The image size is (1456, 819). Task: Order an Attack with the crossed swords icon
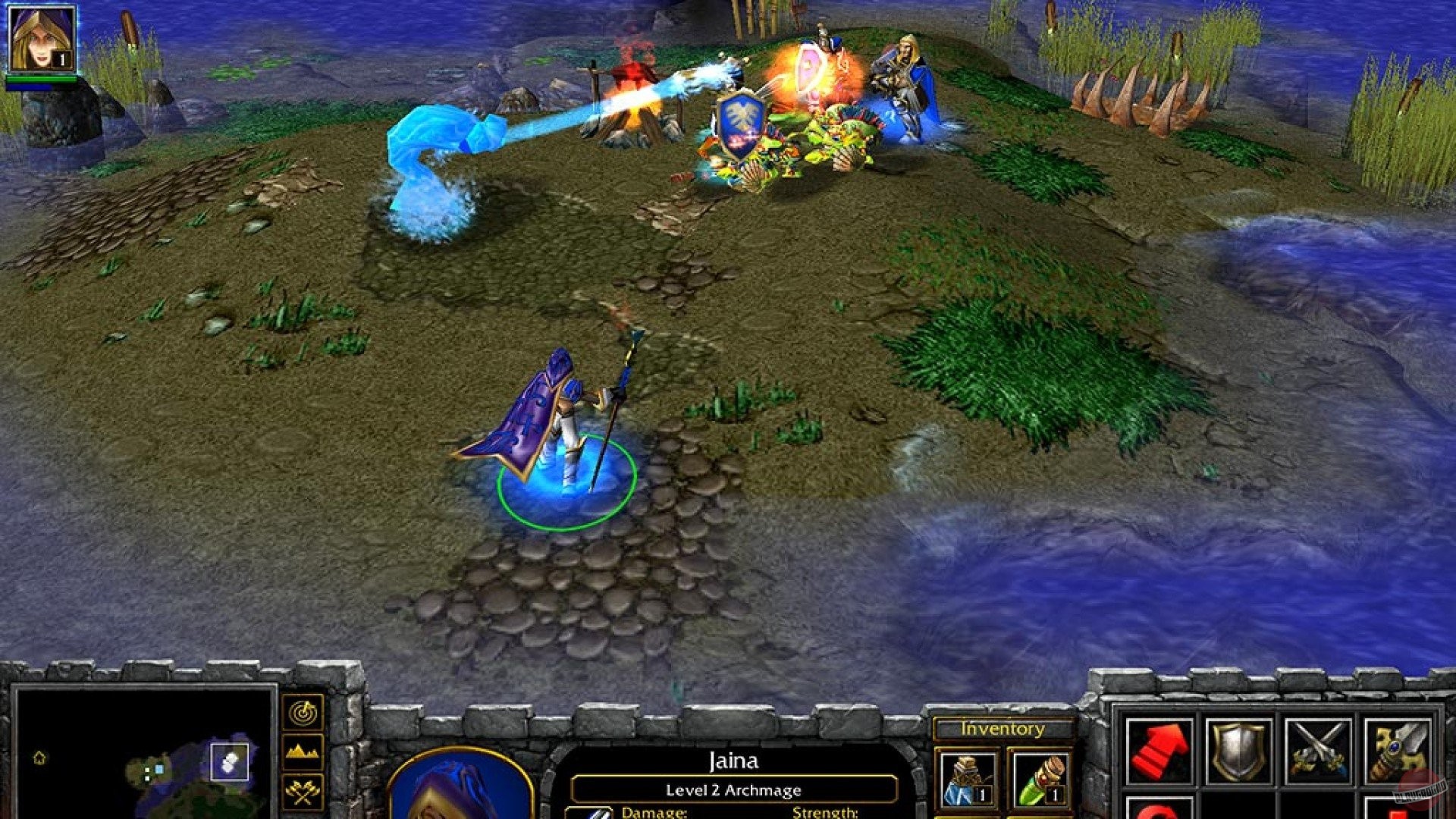(1319, 749)
